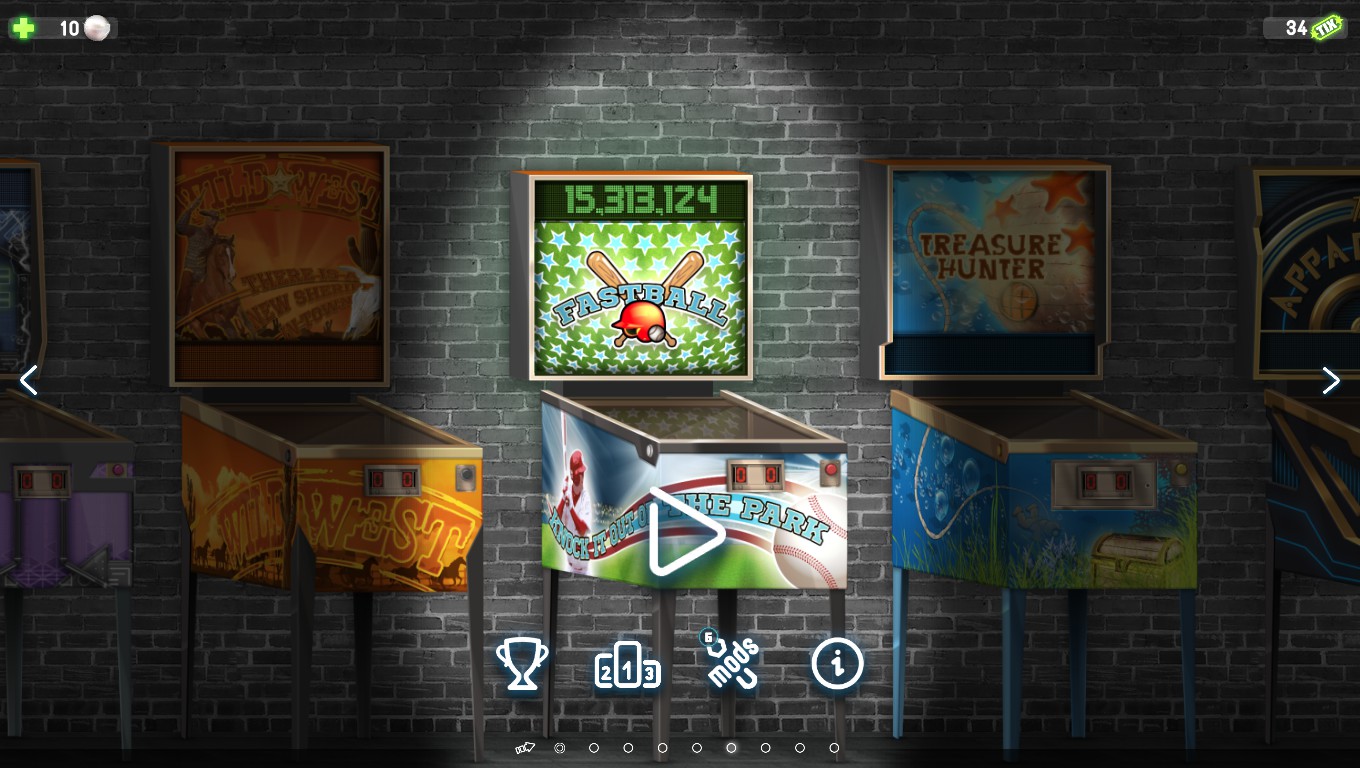Show table info
Screen dimensions: 1360x768
click(x=837, y=662)
